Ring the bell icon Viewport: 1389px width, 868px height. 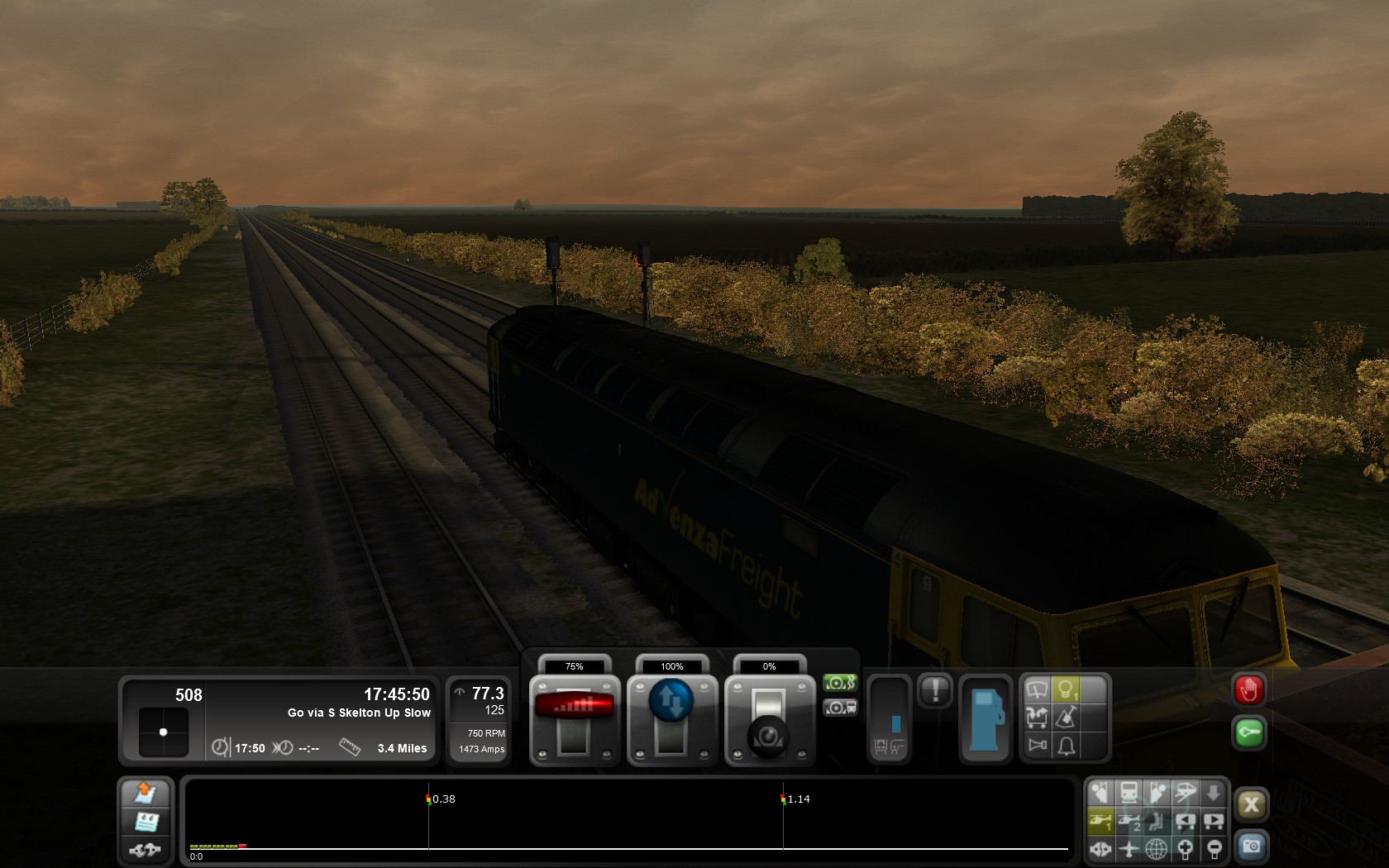(x=1067, y=746)
